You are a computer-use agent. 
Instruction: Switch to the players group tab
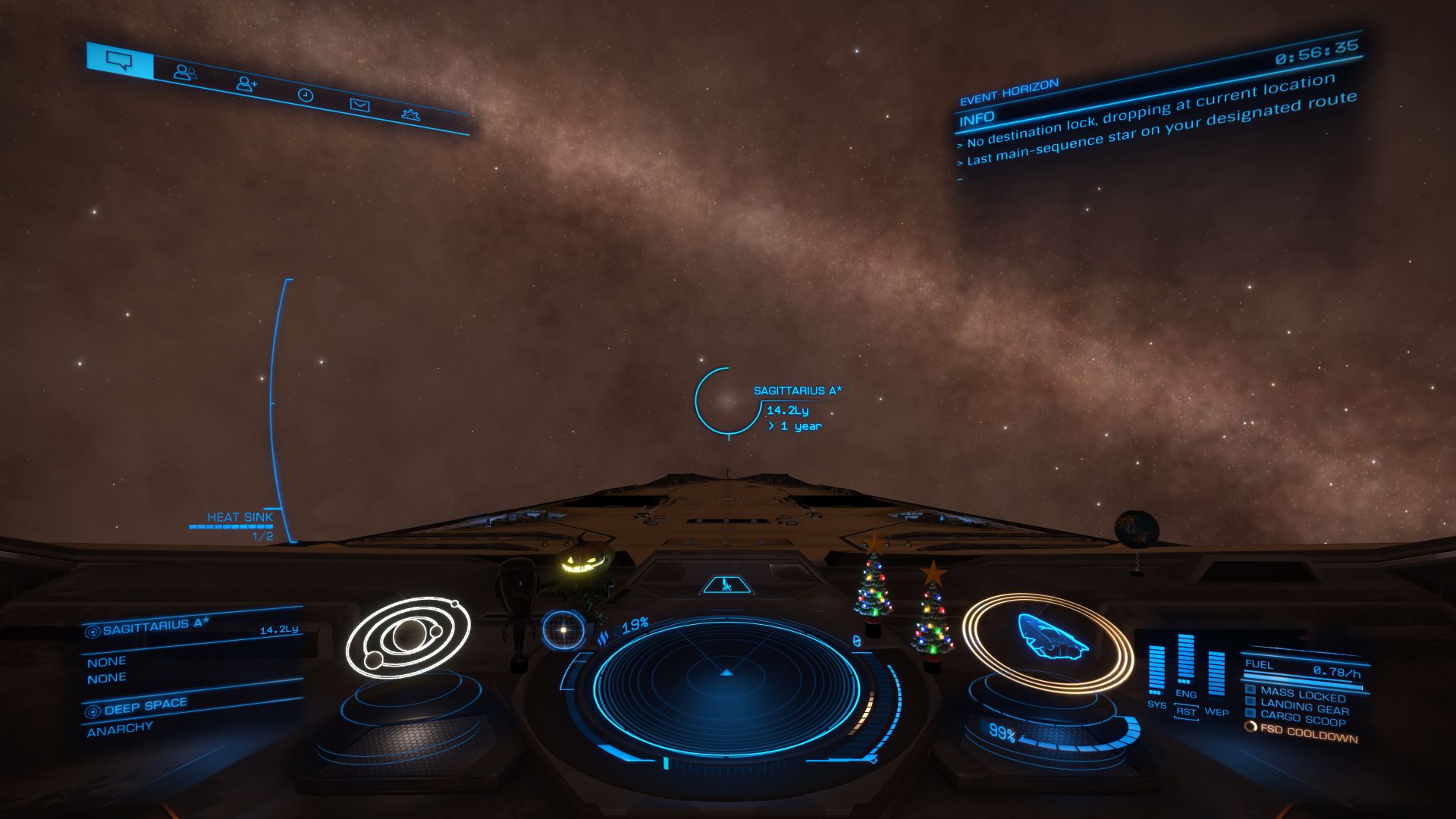[184, 72]
